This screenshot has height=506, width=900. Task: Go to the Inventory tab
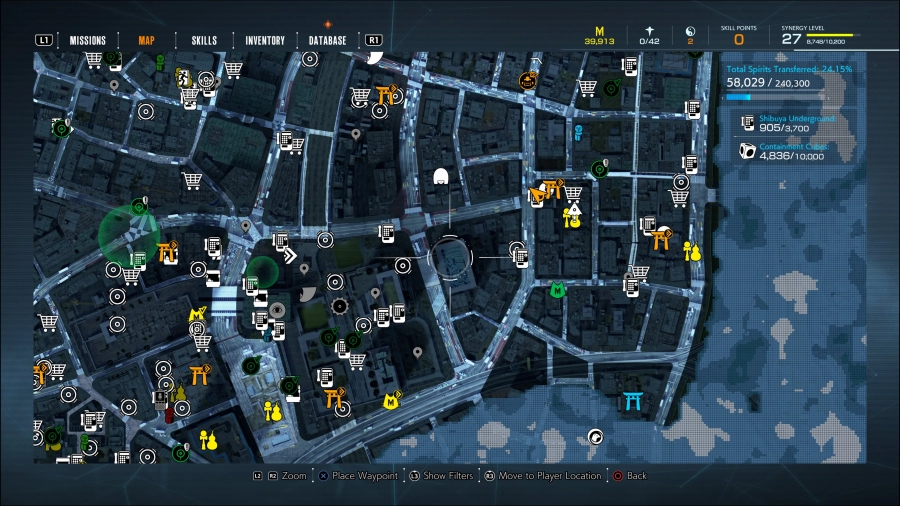pos(265,41)
